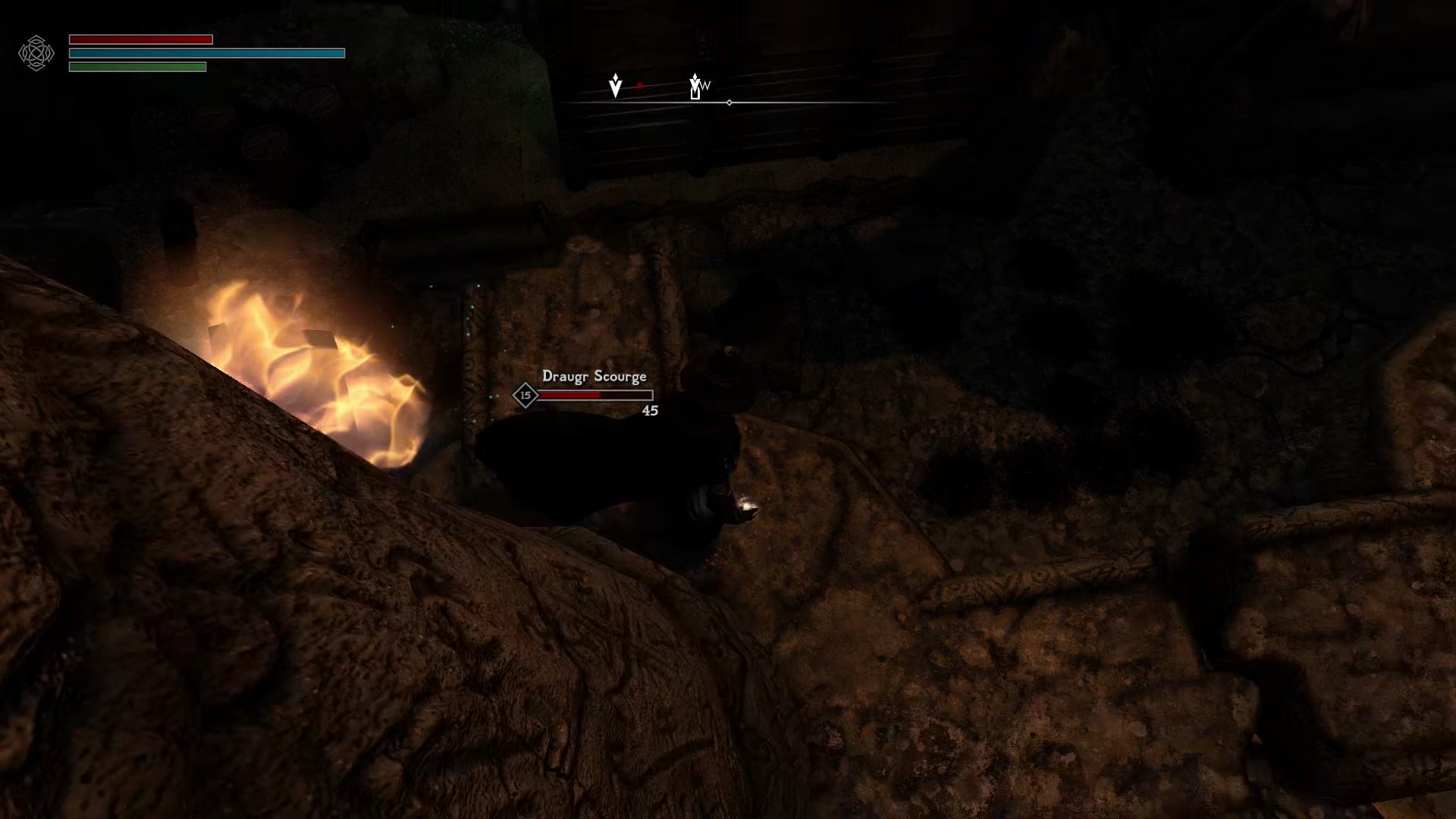
Task: Toggle the red health bar display
Action: 140,38
